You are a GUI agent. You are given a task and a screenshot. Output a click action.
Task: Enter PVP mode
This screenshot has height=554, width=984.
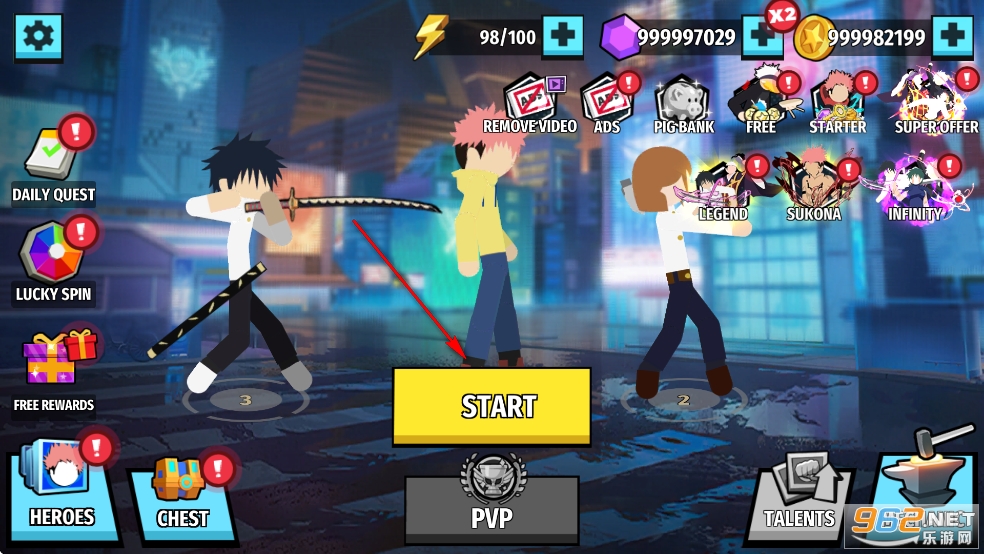(x=492, y=506)
